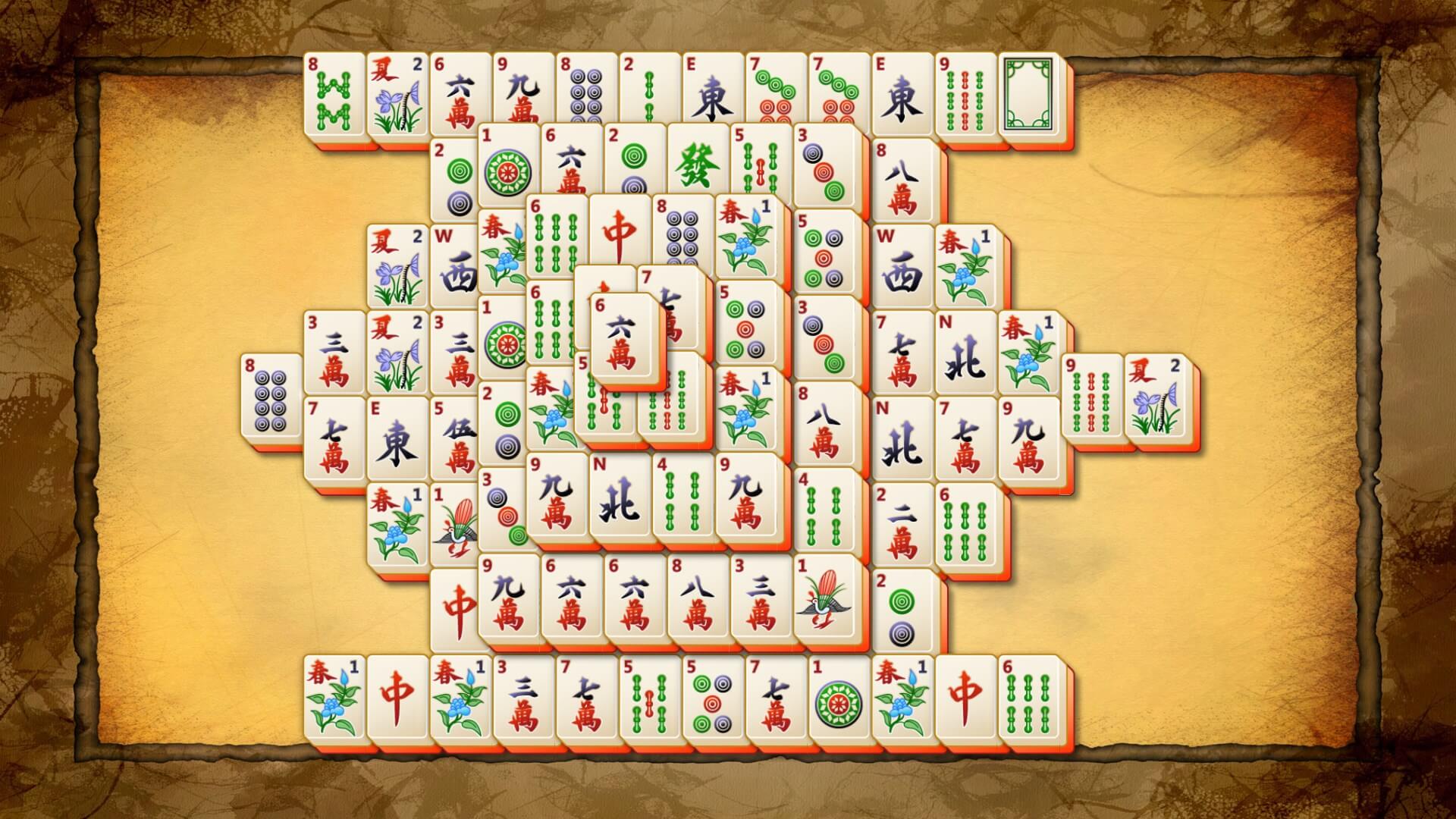Select the 2 circles tile at the lower right
The image size is (1456, 819).
902,610
